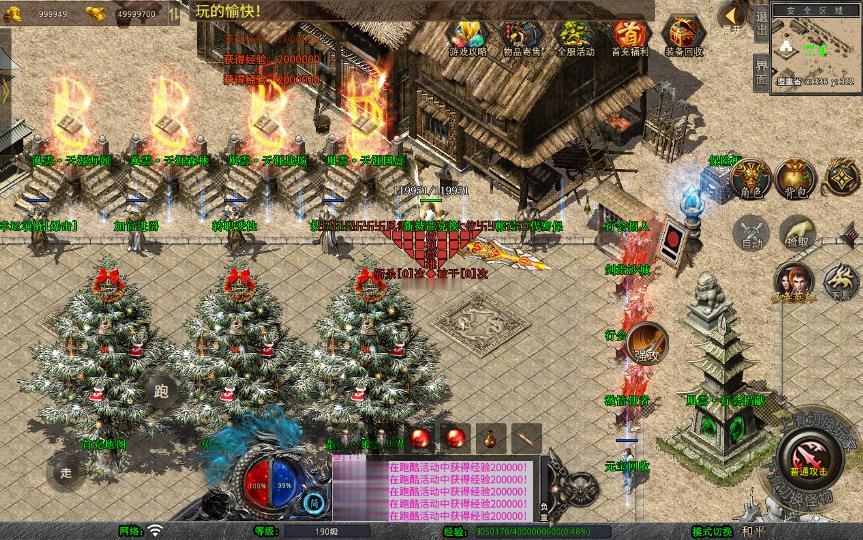Open the 首充福利 first-recharge bonus
Viewport: 863px width, 540px height.
tap(629, 37)
